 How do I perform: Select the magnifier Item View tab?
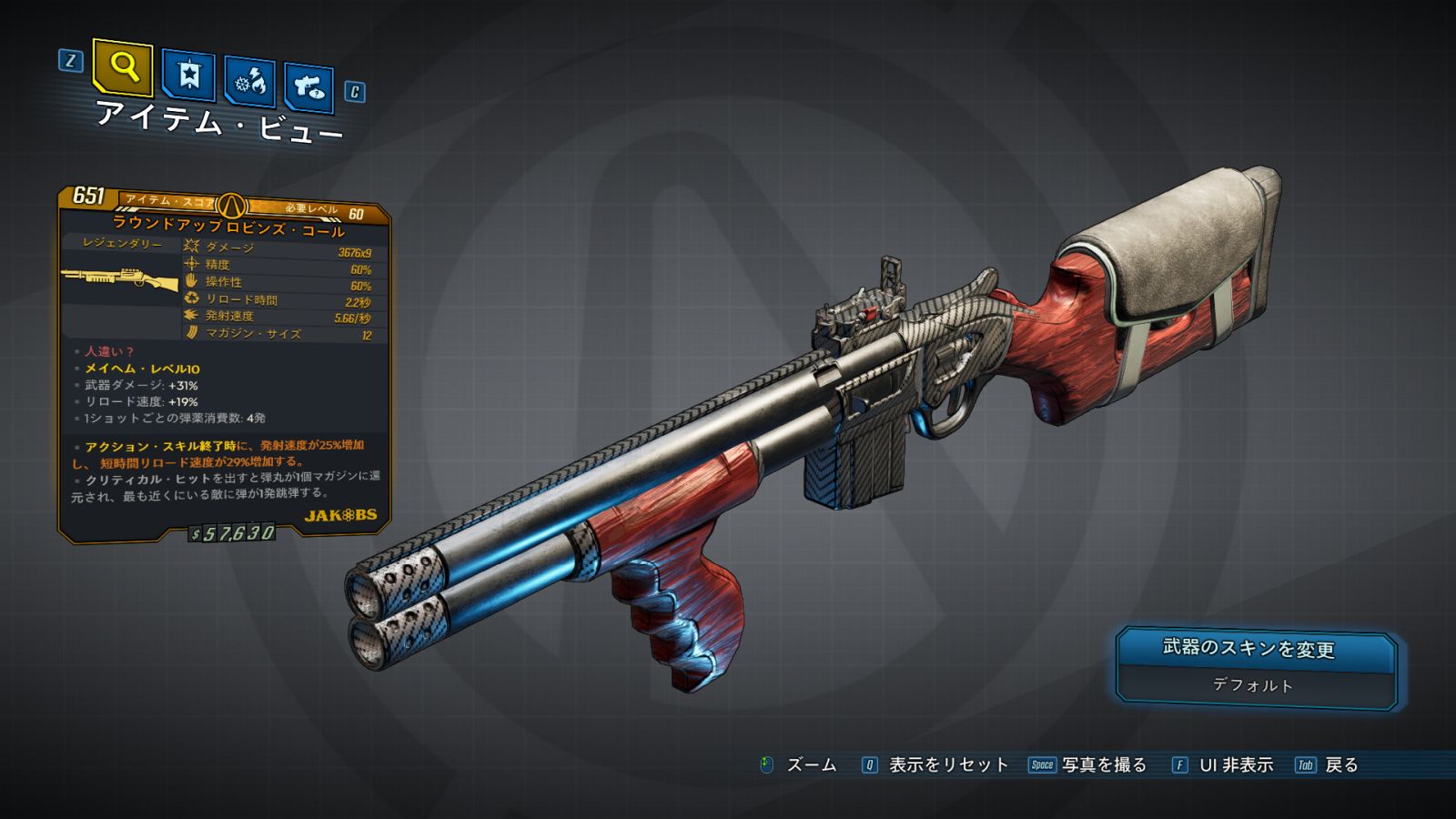pos(123,66)
